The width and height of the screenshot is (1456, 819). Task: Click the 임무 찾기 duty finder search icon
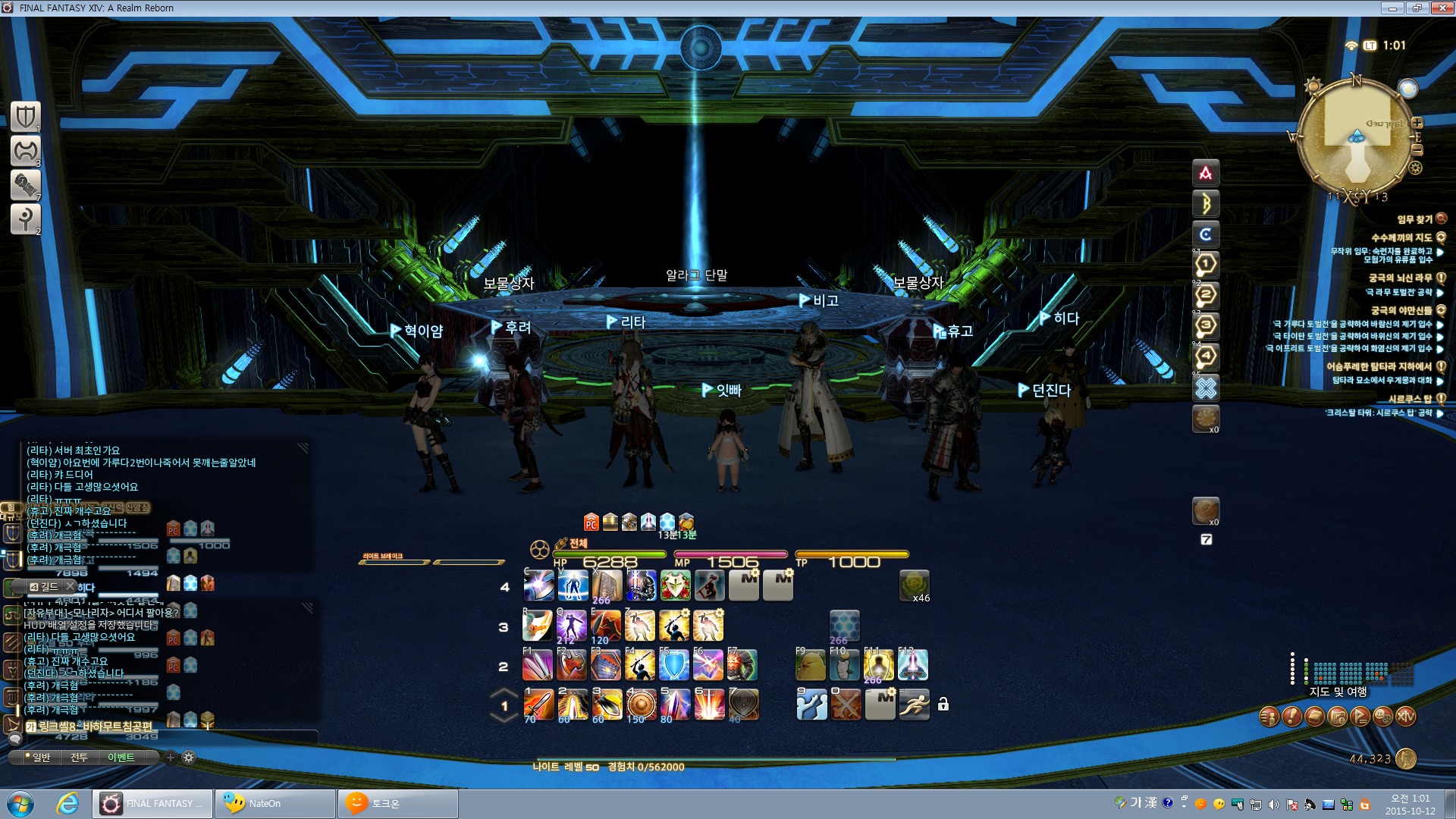tap(1442, 219)
